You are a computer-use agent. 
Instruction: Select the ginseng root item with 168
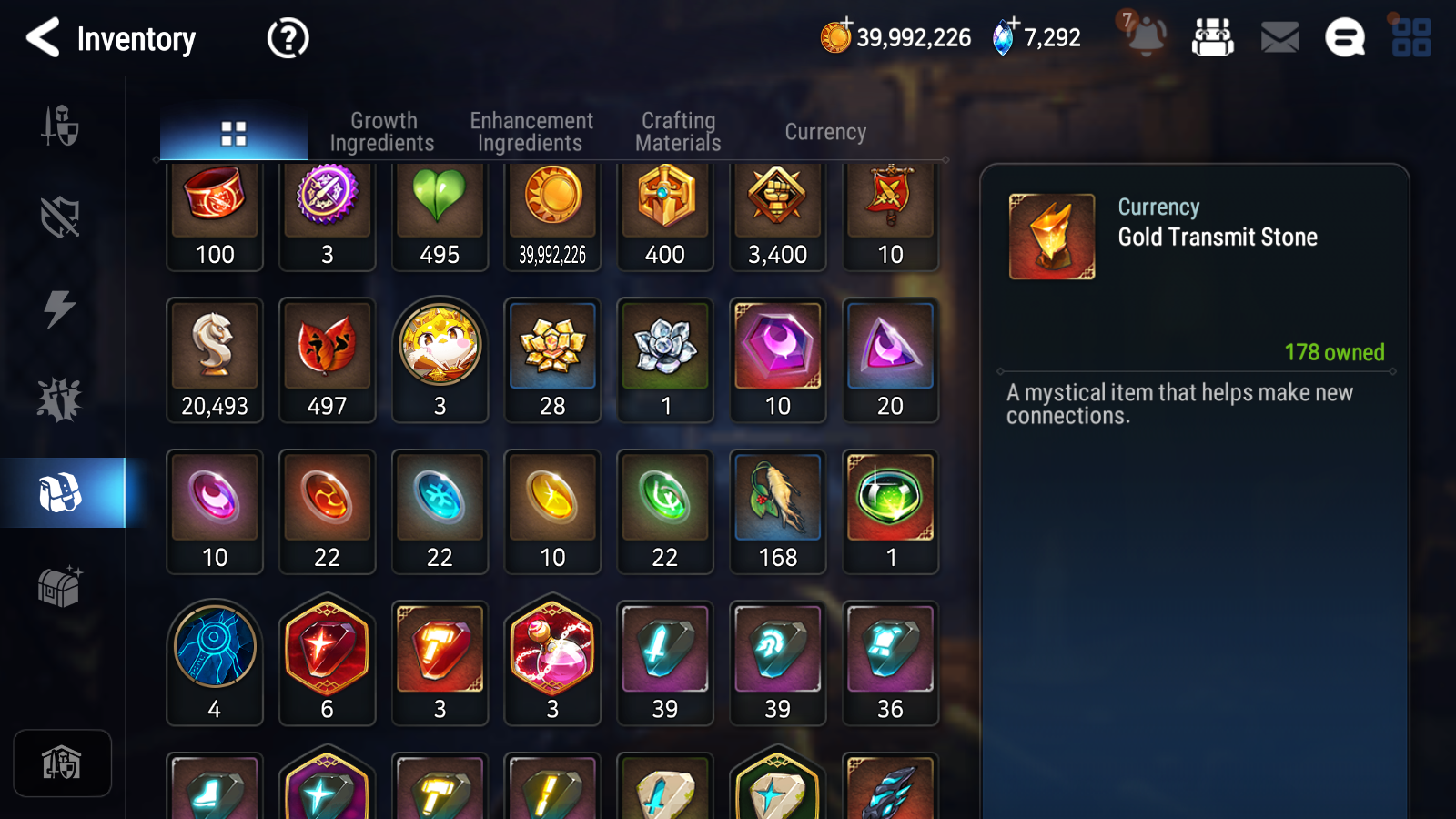coord(778,511)
